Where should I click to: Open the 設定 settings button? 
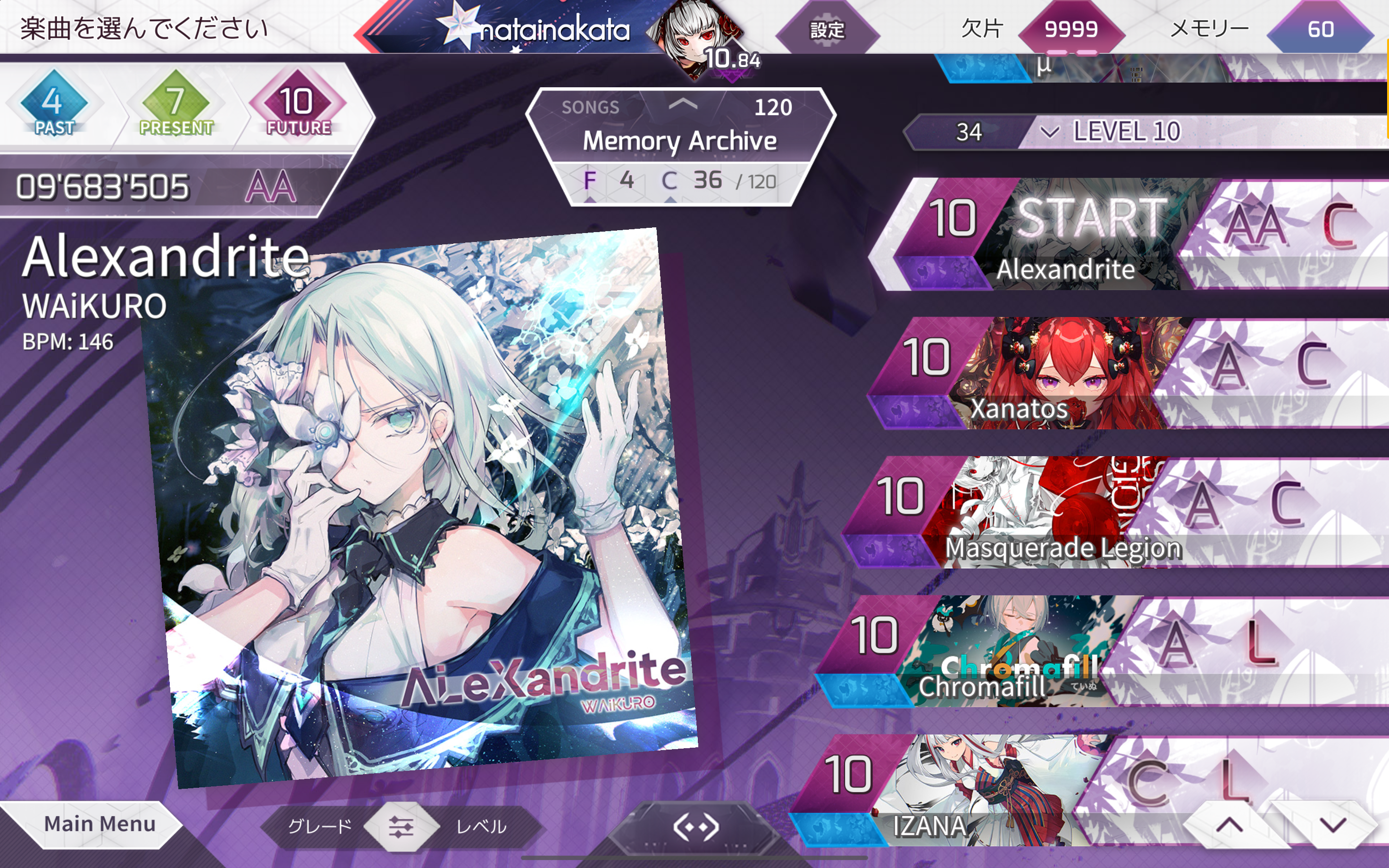(x=827, y=30)
